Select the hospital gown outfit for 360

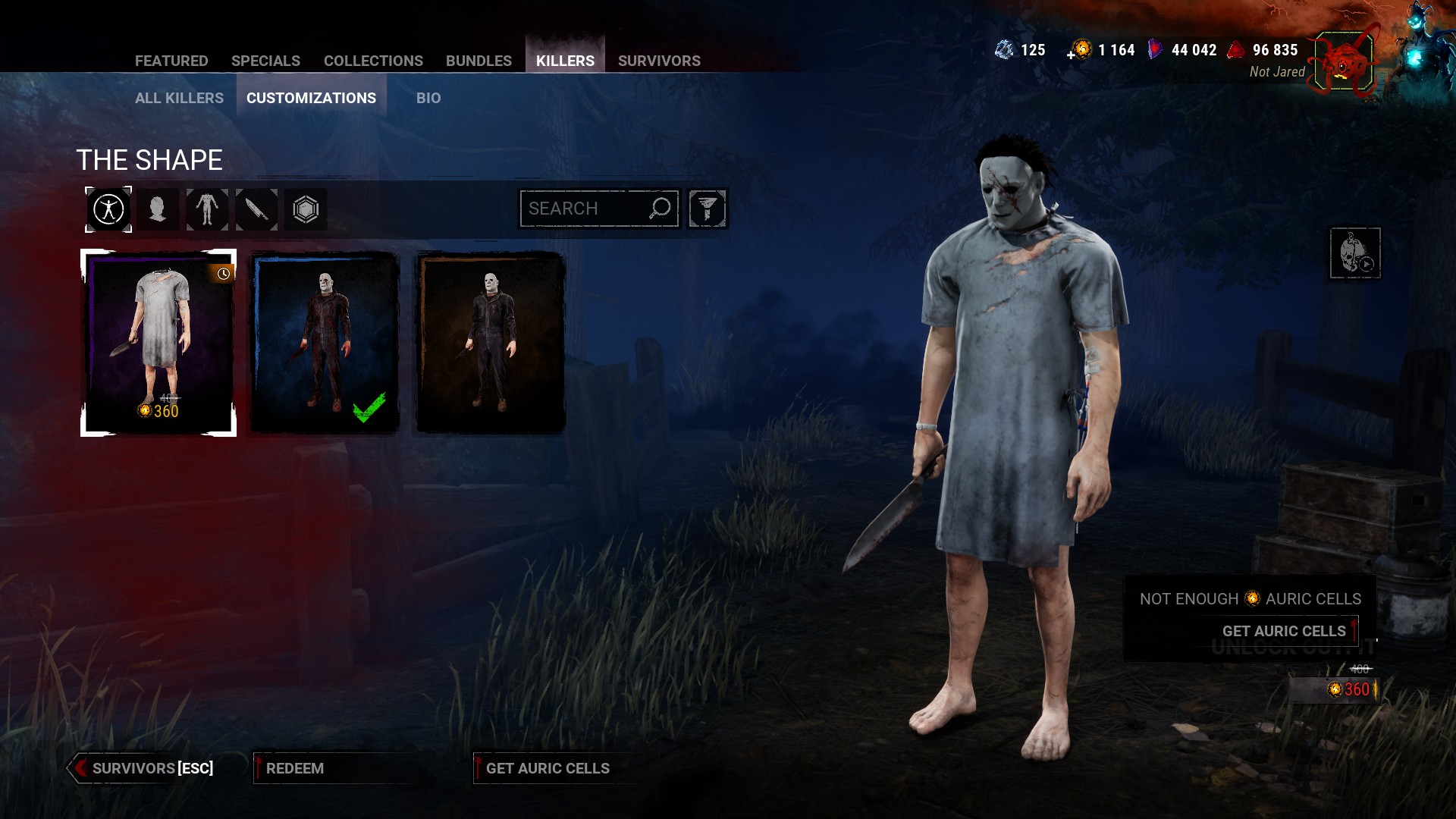click(158, 343)
